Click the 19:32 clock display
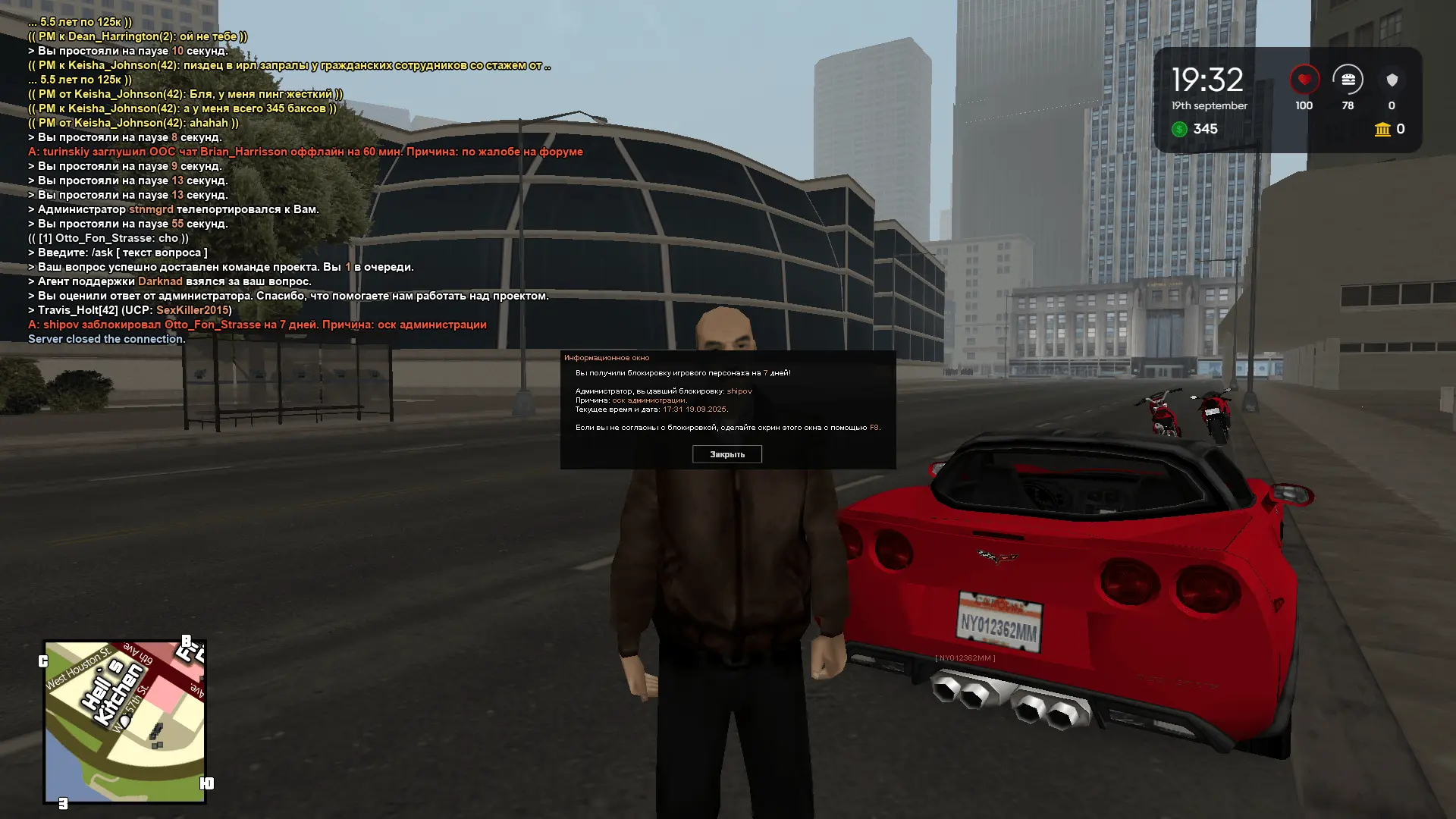Screen dimensions: 1456x819 (x=1207, y=79)
